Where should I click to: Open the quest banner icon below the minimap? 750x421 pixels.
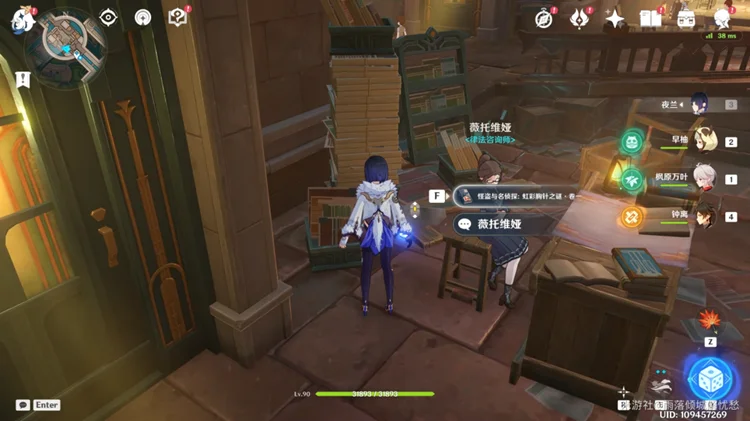point(22,76)
